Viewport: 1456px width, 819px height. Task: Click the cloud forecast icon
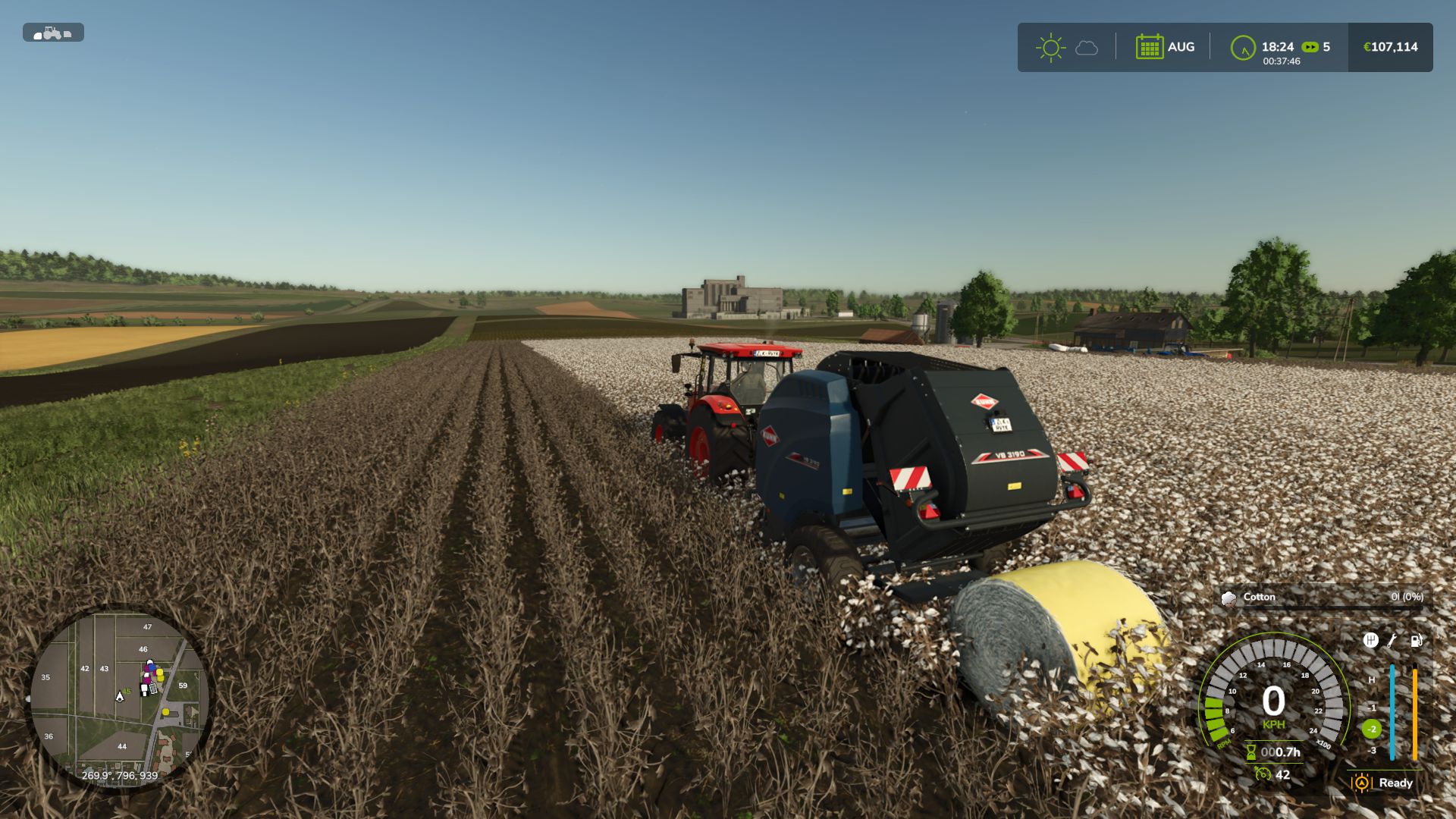[1087, 49]
